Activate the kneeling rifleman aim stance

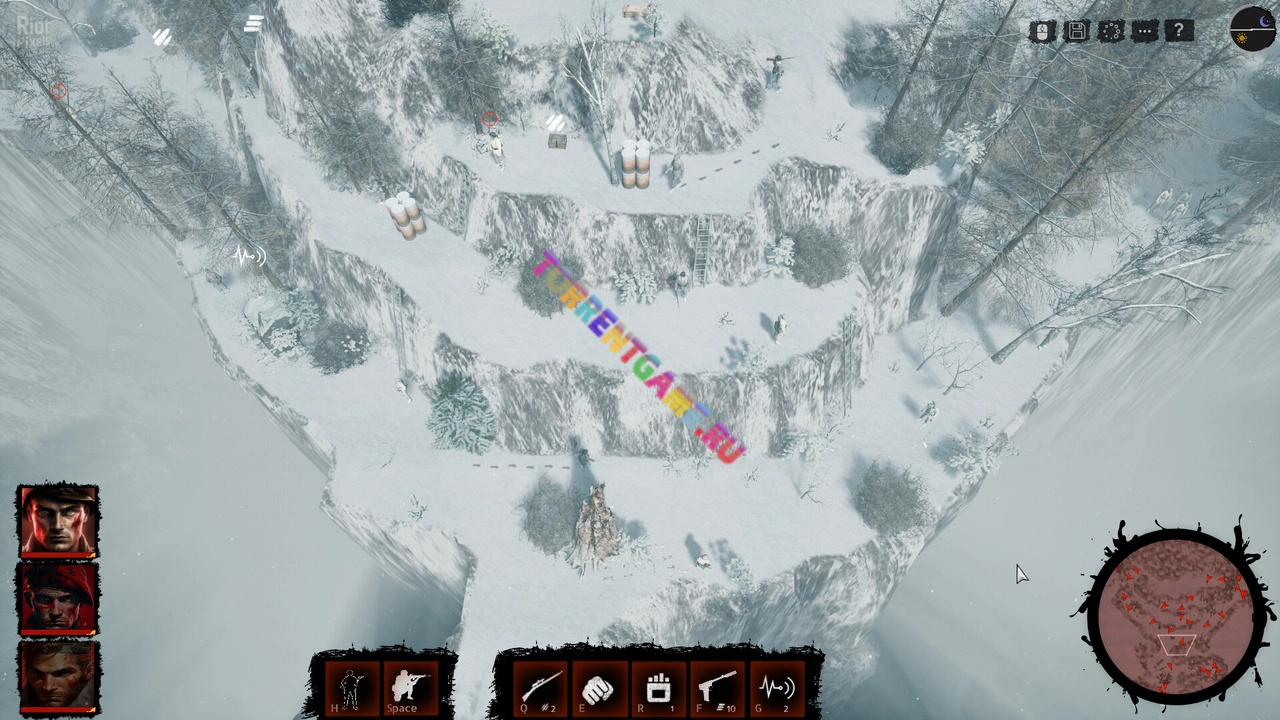tap(408, 688)
